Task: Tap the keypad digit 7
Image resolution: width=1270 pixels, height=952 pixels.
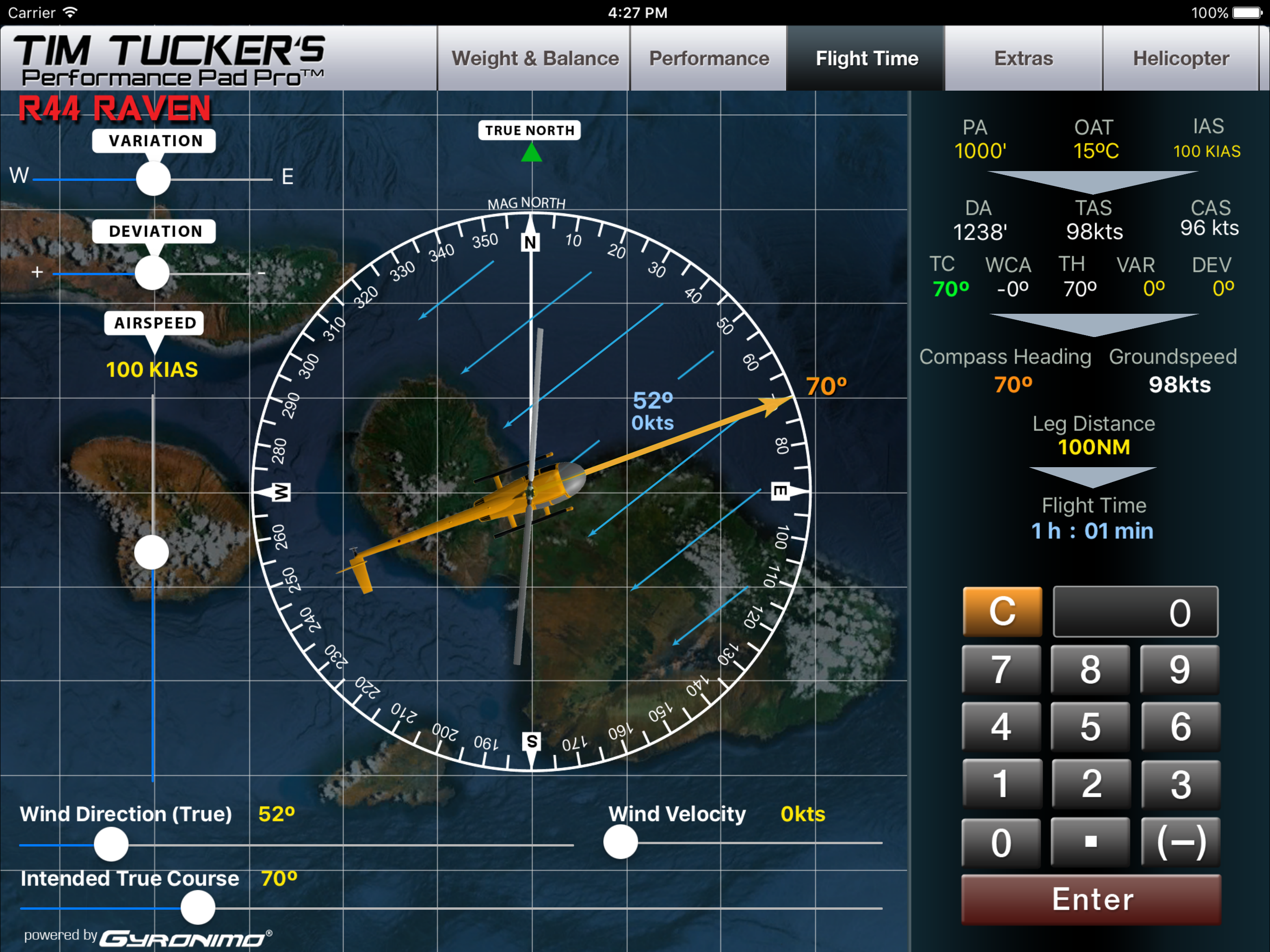Action: [1001, 669]
